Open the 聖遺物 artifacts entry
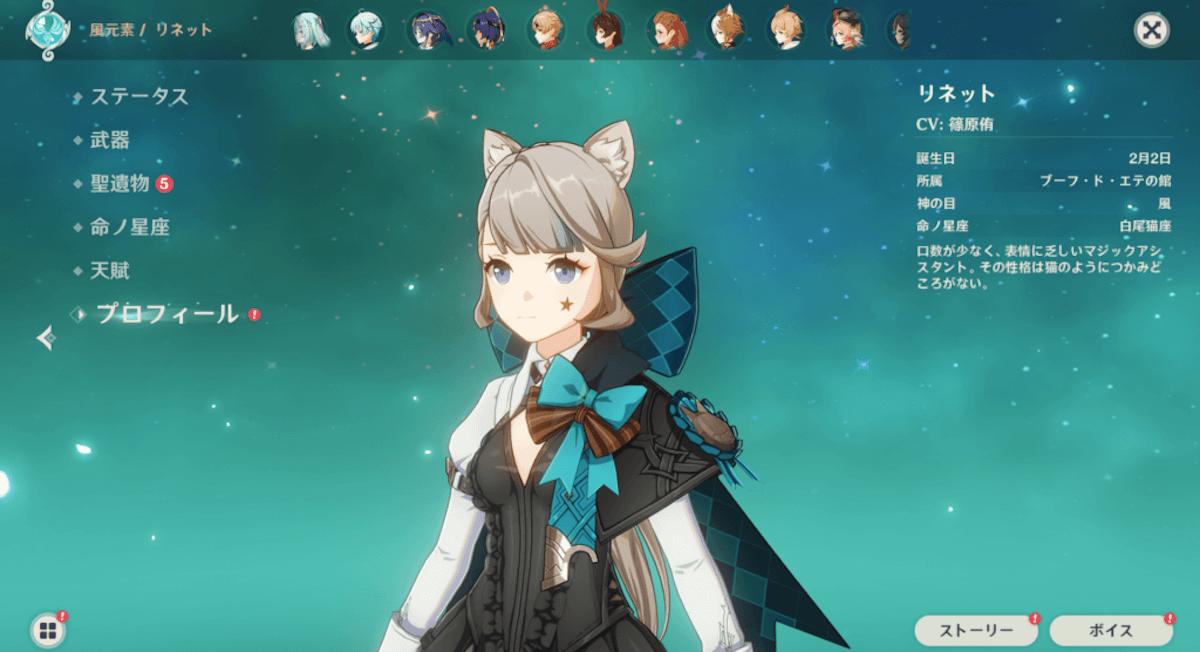 (120, 184)
